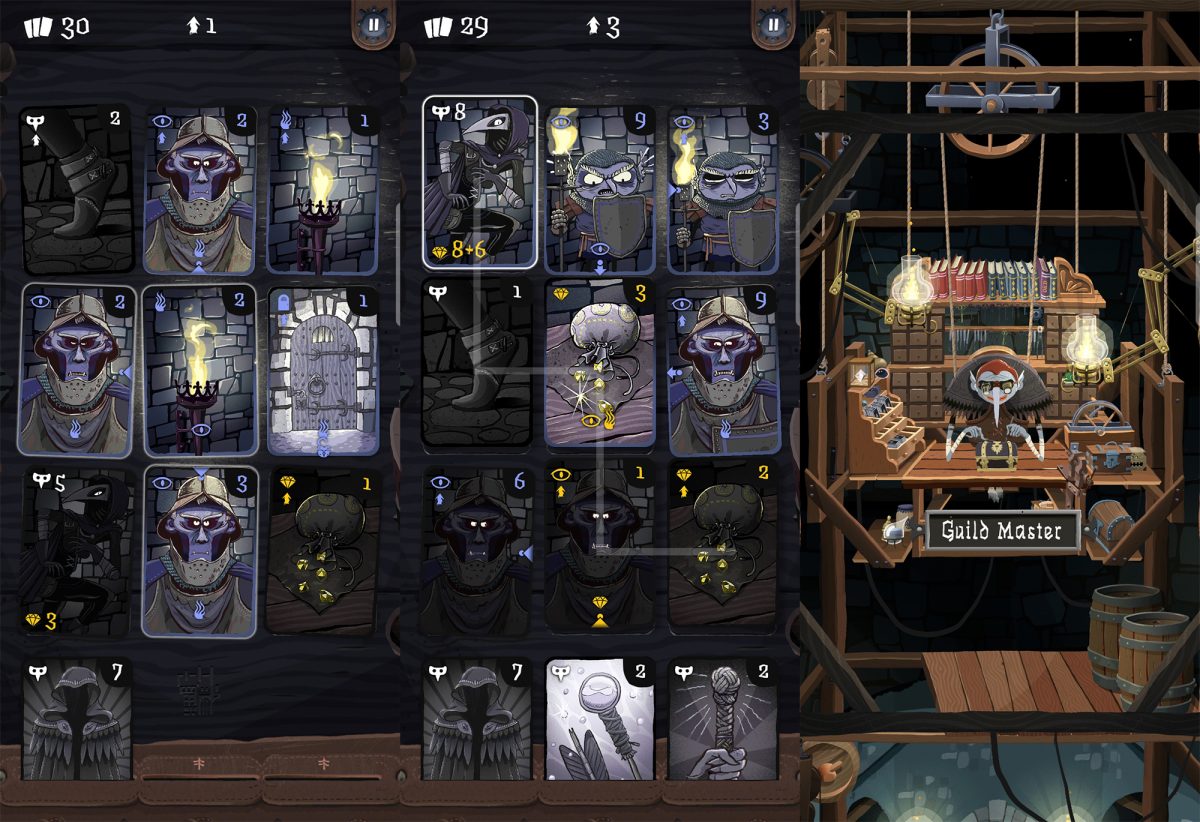This screenshot has height=822, width=1200.
Task: Select the helmeted guard card with value 3
Action: pyautogui.click(x=200, y=552)
